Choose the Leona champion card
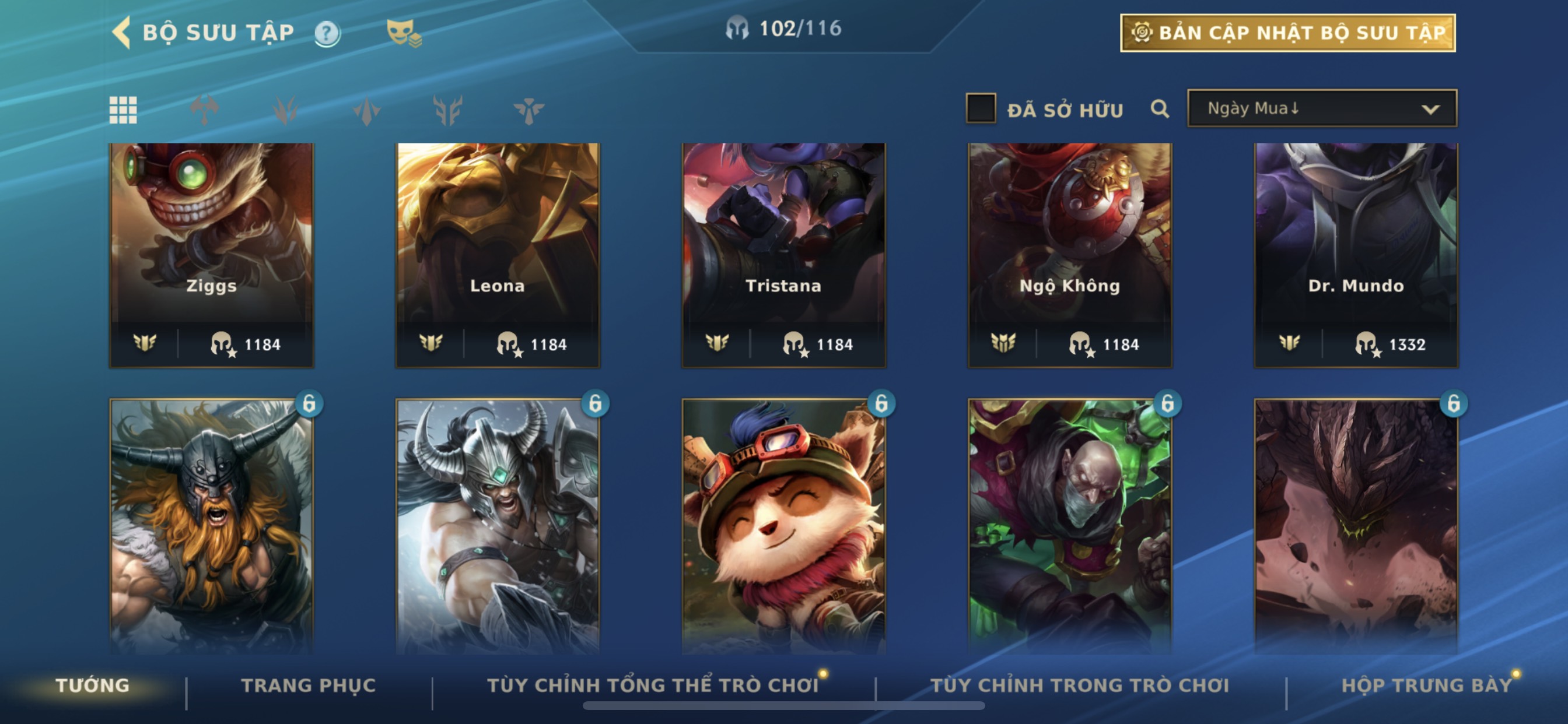The image size is (1568, 724). click(498, 254)
